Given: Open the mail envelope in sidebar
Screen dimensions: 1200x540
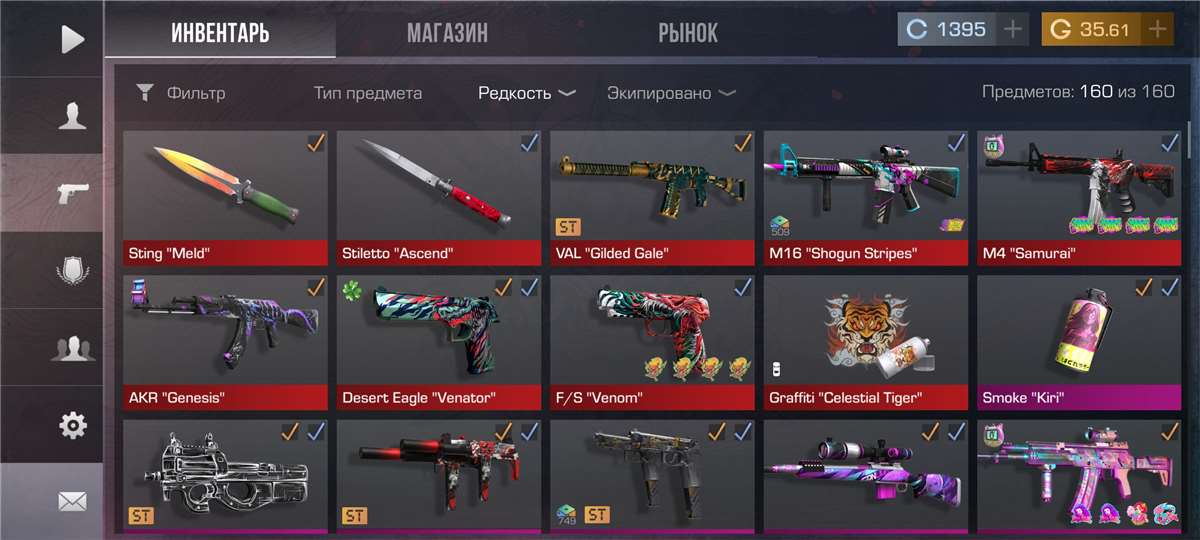Looking at the screenshot, I should [x=72, y=502].
